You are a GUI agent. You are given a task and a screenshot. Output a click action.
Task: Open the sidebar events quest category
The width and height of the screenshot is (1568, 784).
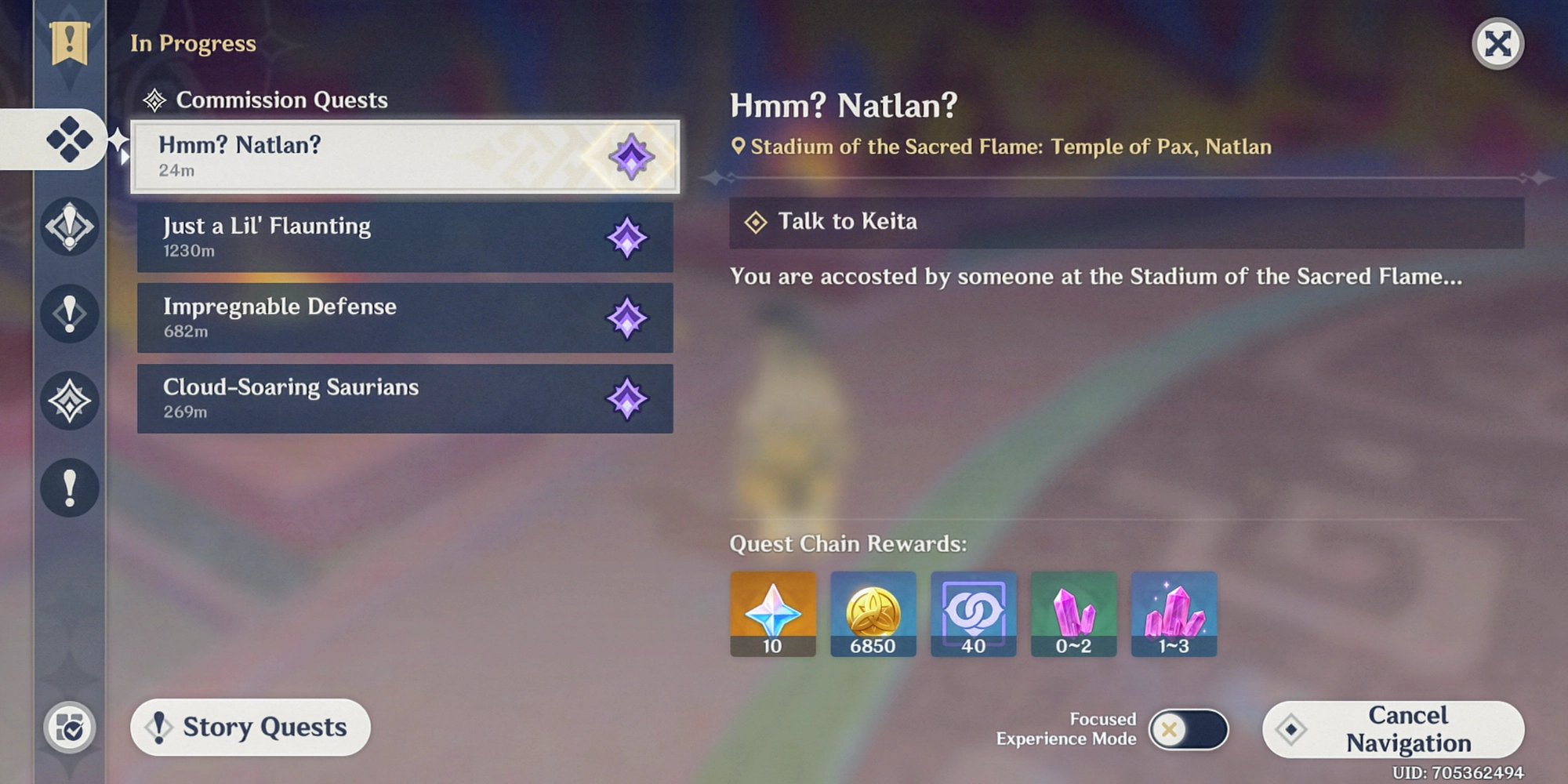(x=69, y=401)
